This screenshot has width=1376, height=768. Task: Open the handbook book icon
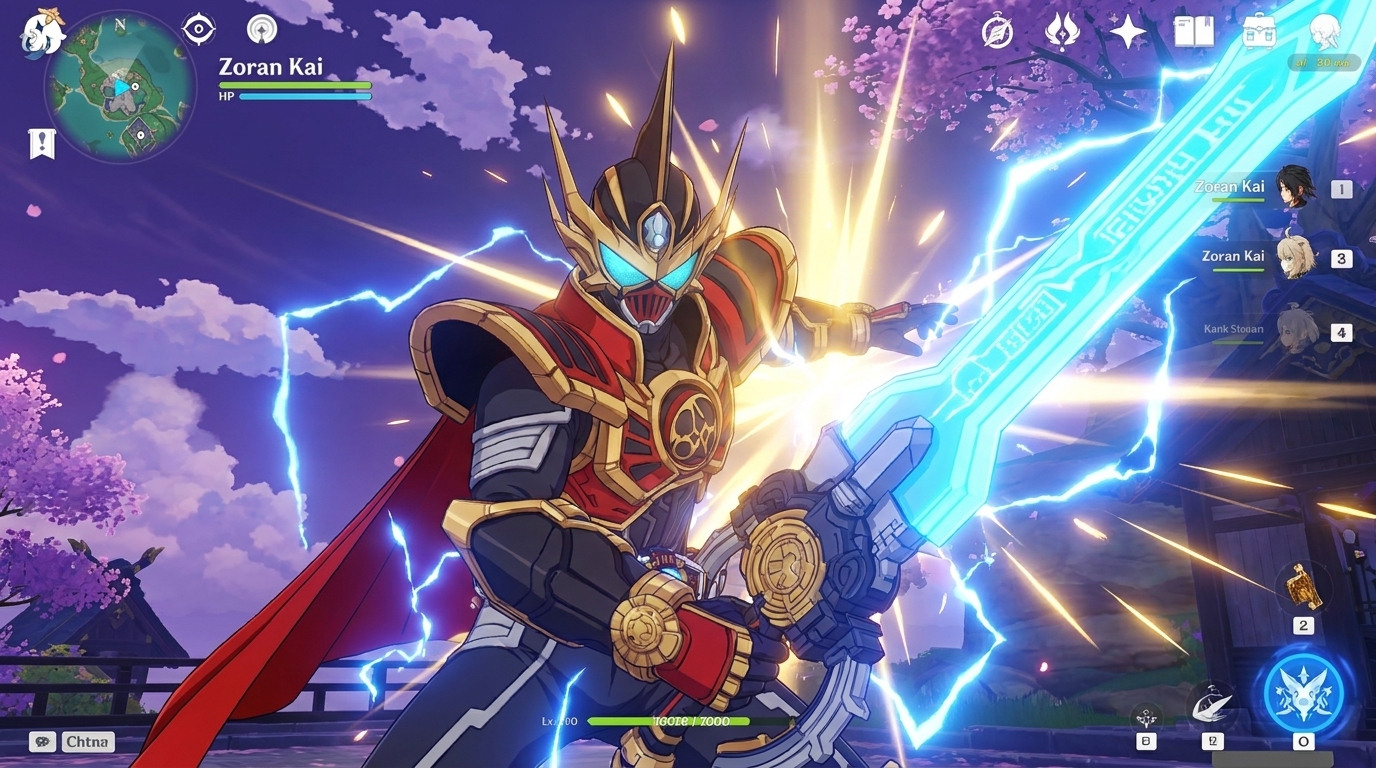point(1193,32)
